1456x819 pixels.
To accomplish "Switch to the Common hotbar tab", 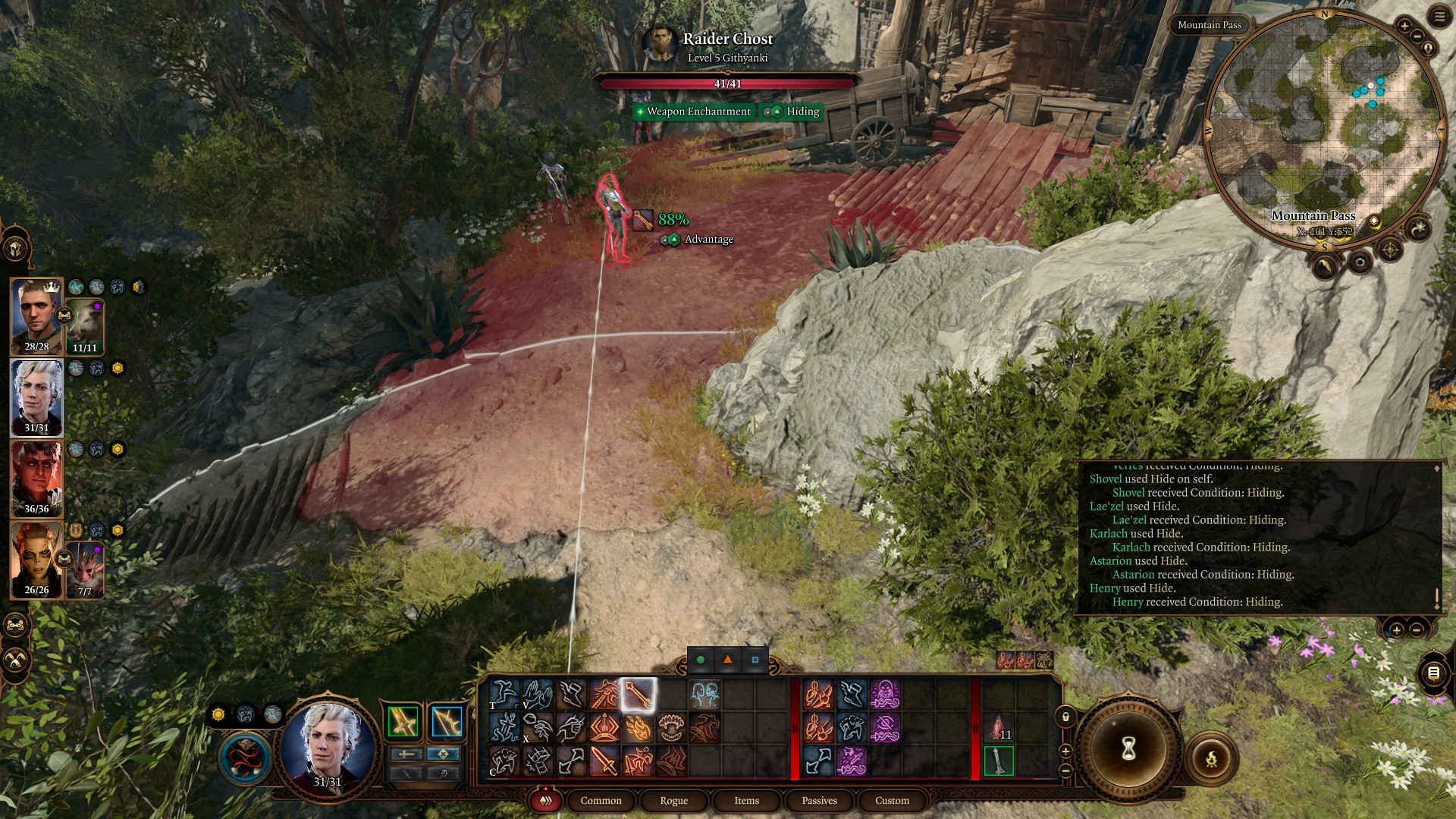I will click(601, 800).
